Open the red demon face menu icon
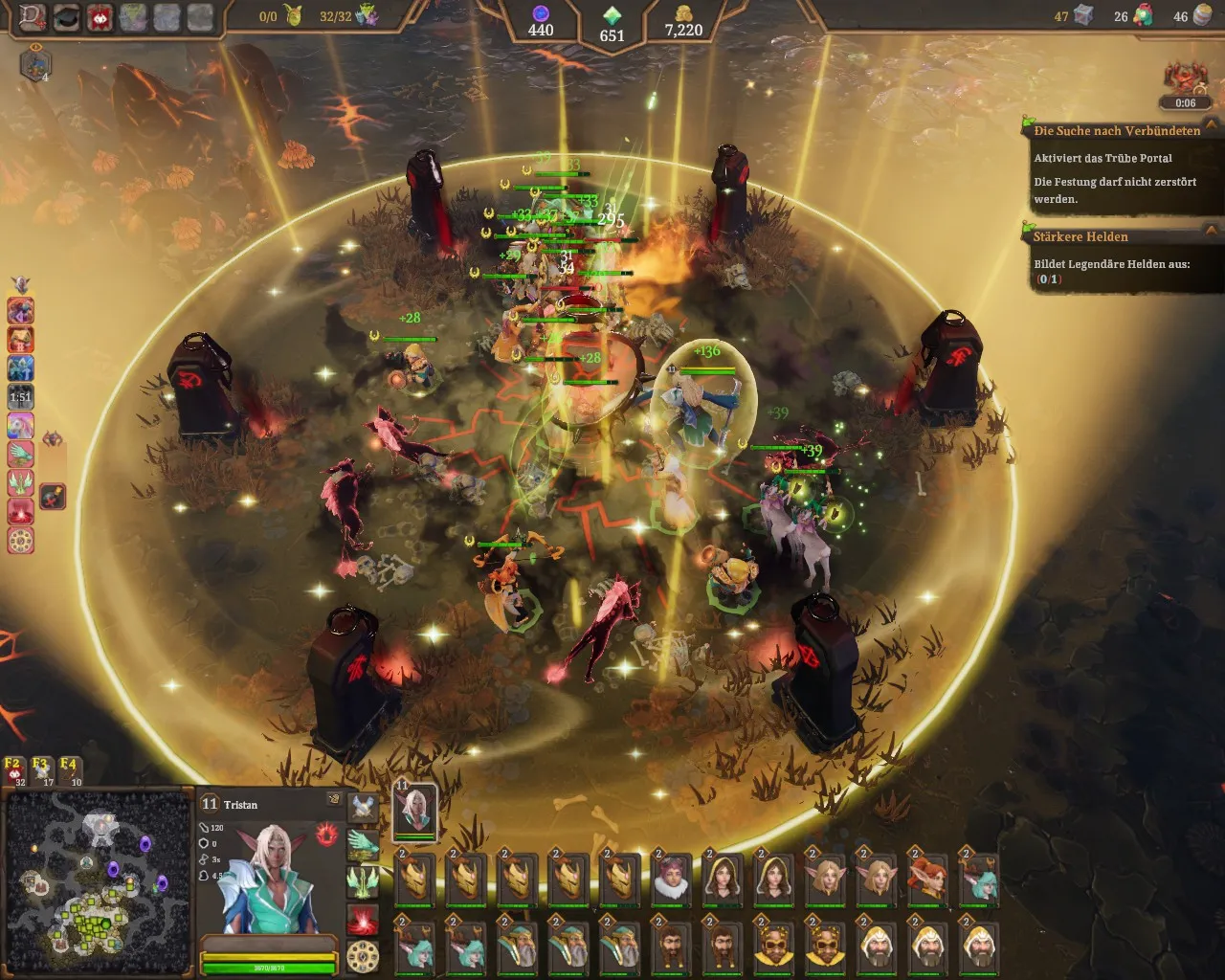This screenshot has height=980, width=1225. click(99, 17)
